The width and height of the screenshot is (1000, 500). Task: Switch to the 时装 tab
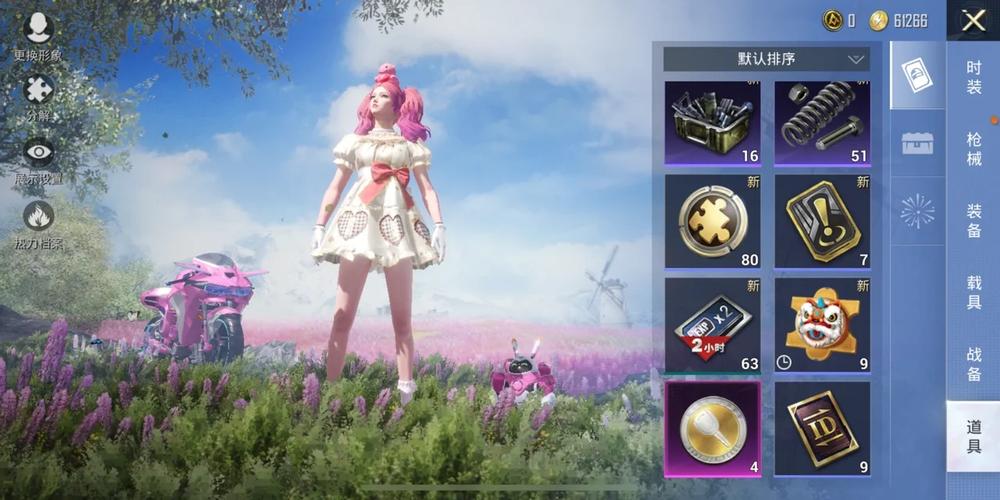tap(973, 77)
